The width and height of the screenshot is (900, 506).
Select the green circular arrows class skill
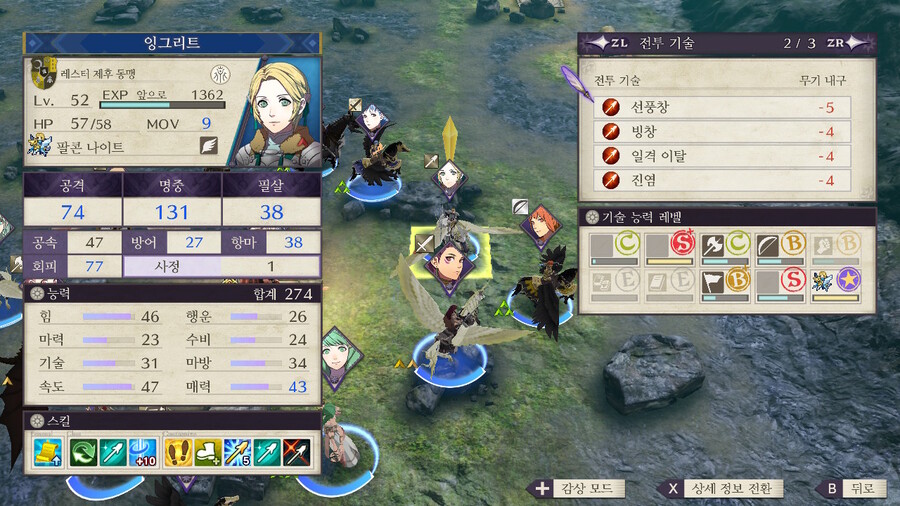[x=82, y=454]
